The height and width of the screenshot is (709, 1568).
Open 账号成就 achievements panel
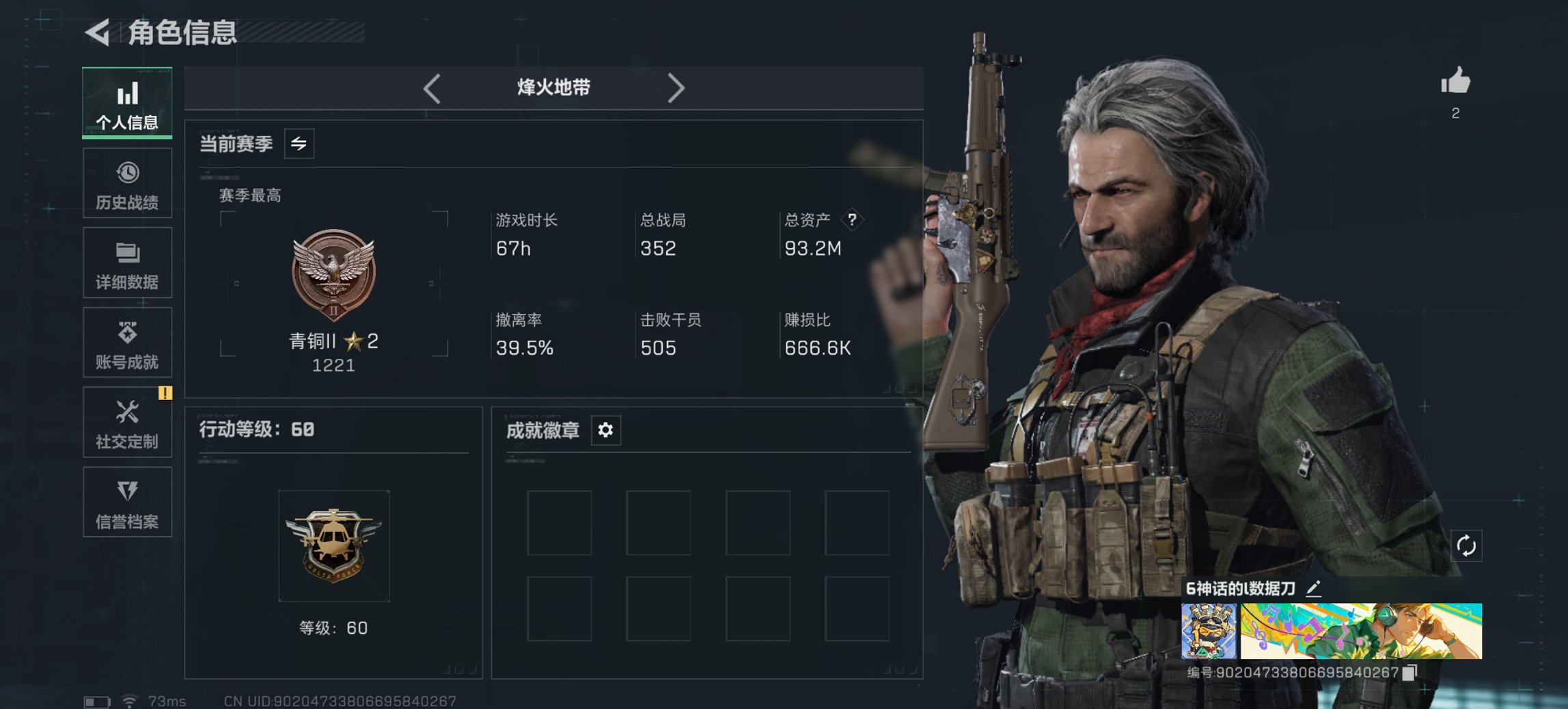click(x=127, y=343)
